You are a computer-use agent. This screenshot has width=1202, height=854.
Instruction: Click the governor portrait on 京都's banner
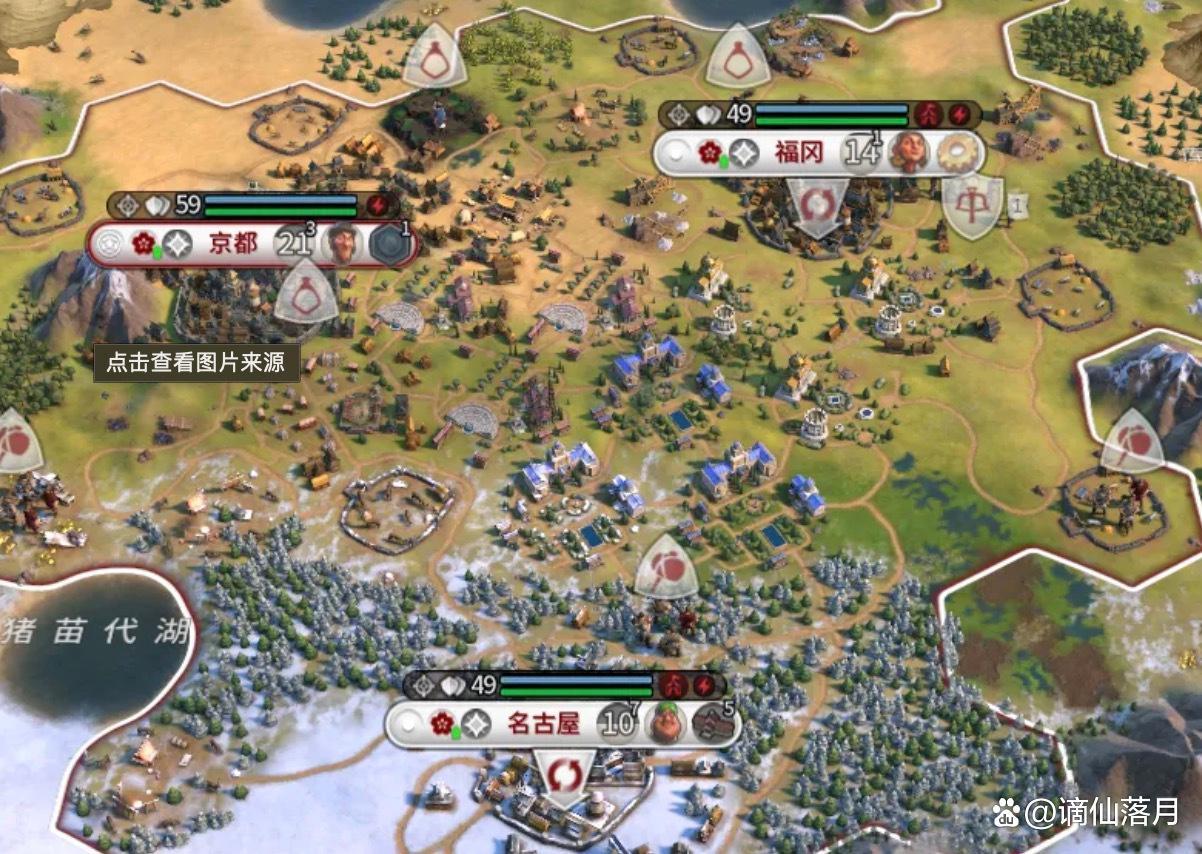click(343, 244)
